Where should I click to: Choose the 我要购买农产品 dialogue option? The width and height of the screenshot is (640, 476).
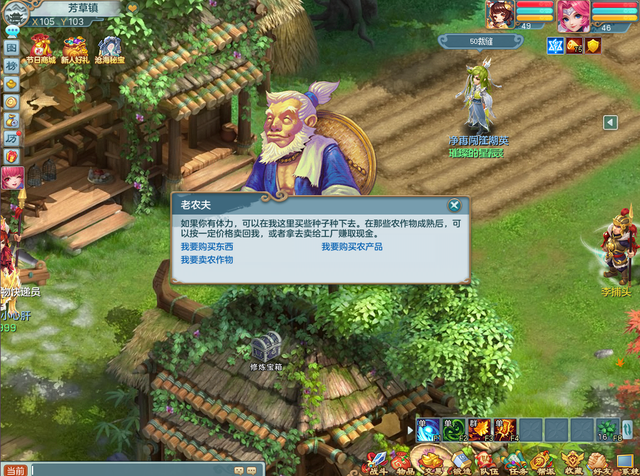click(352, 246)
